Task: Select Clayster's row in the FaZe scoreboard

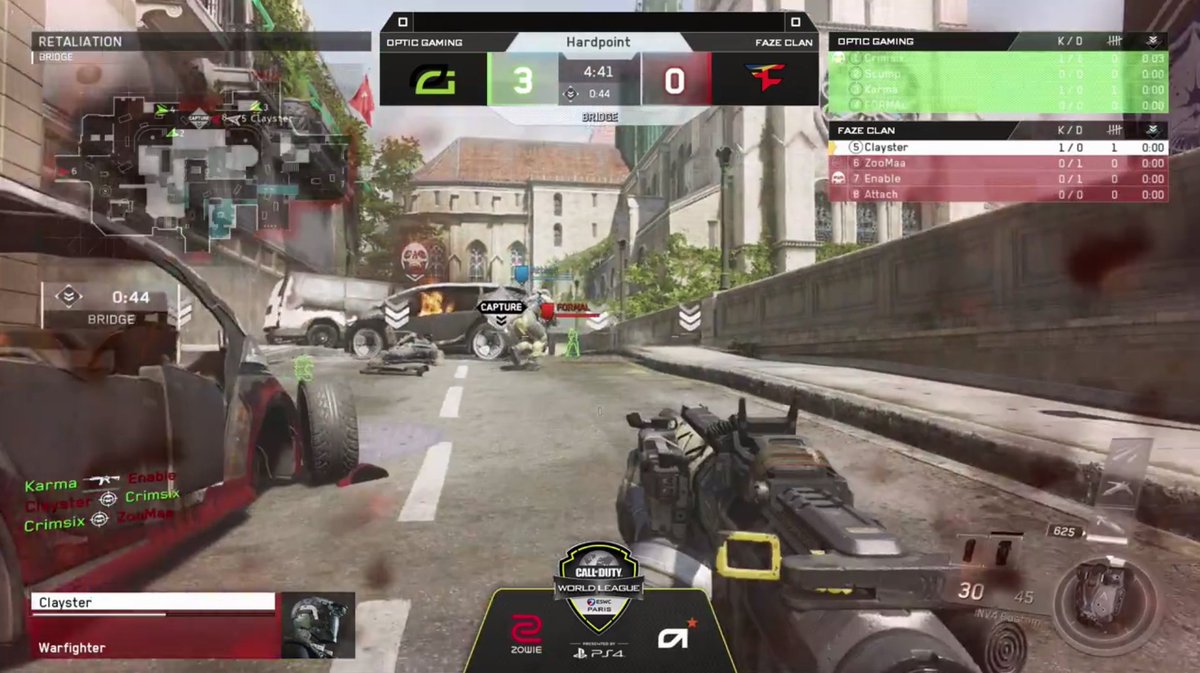Action: [x=998, y=147]
